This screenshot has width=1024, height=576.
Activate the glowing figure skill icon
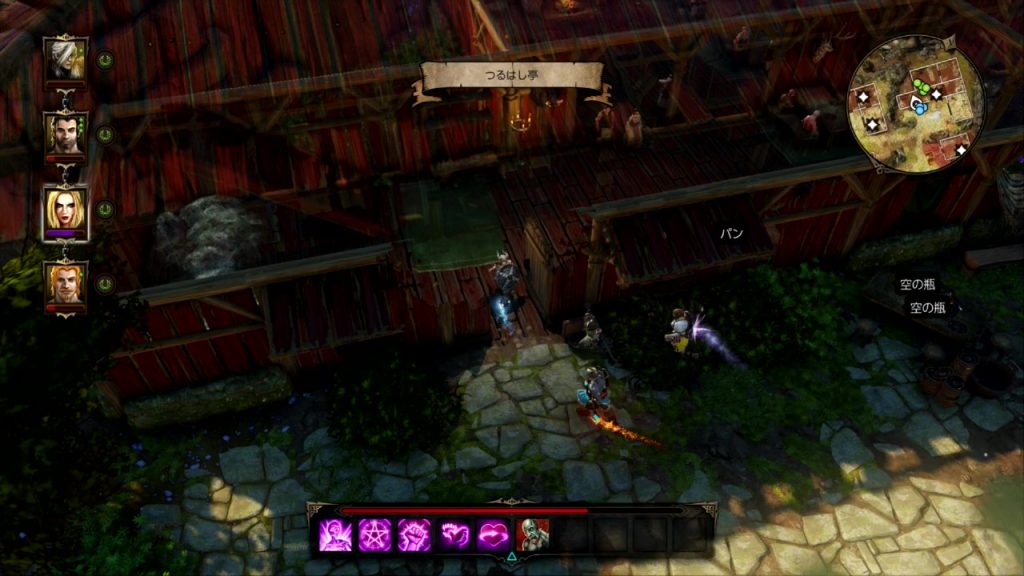click(332, 535)
